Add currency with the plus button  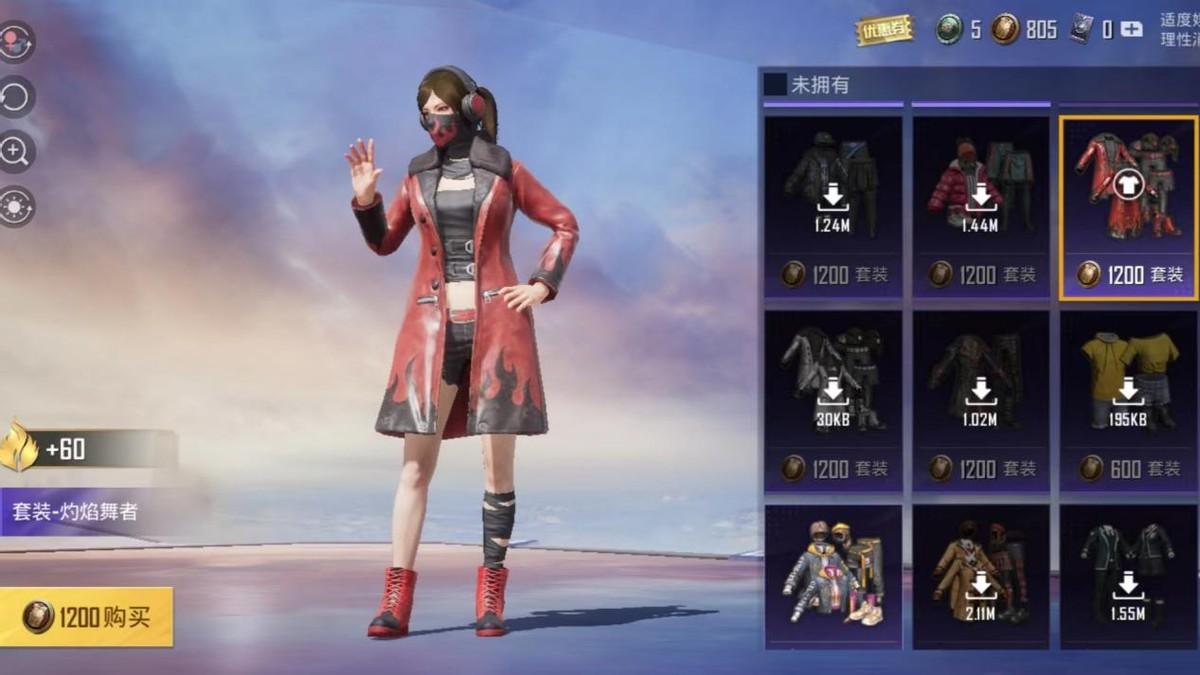click(x=1131, y=30)
